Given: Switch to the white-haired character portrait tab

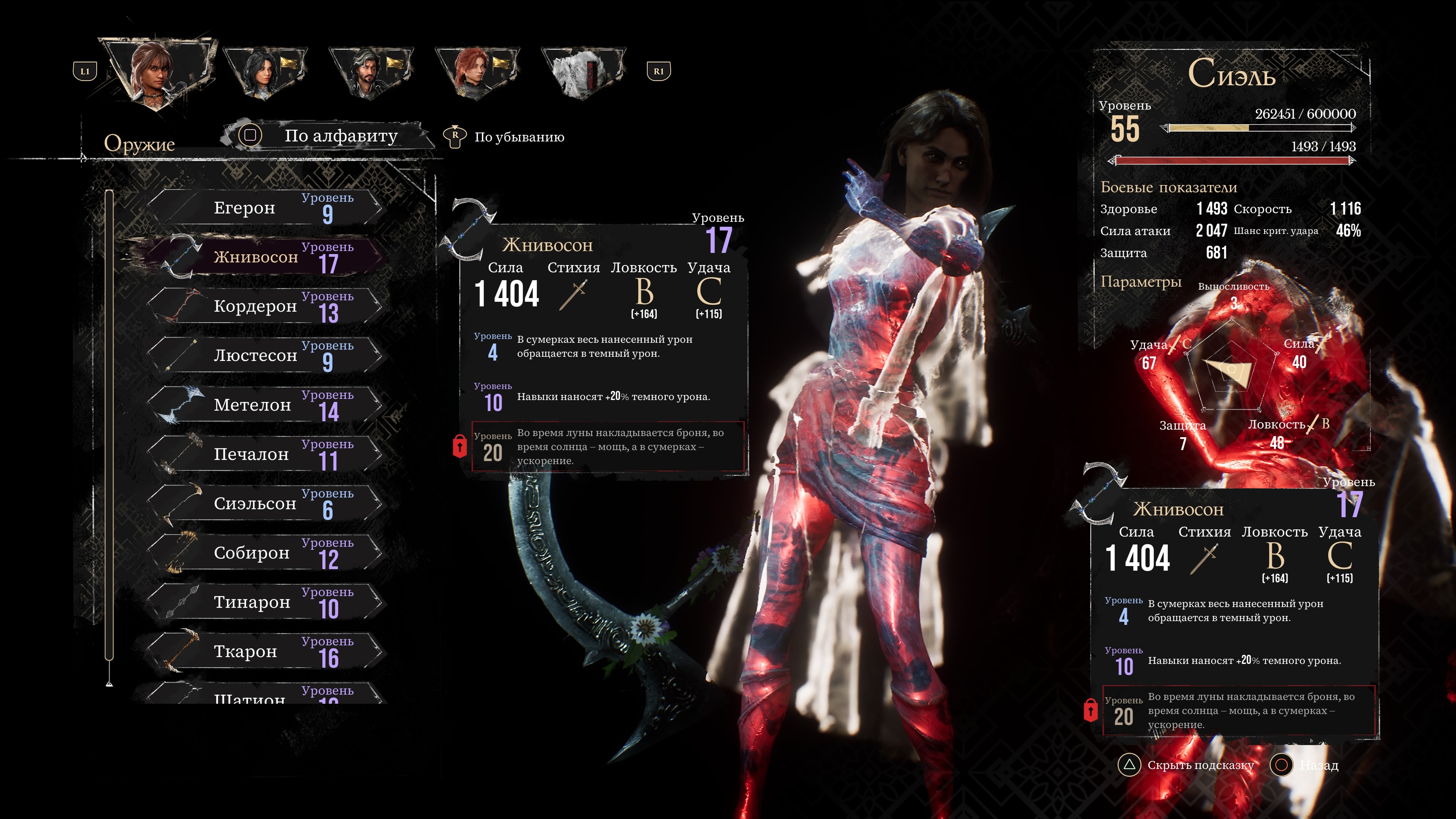Looking at the screenshot, I should coord(583,72).
